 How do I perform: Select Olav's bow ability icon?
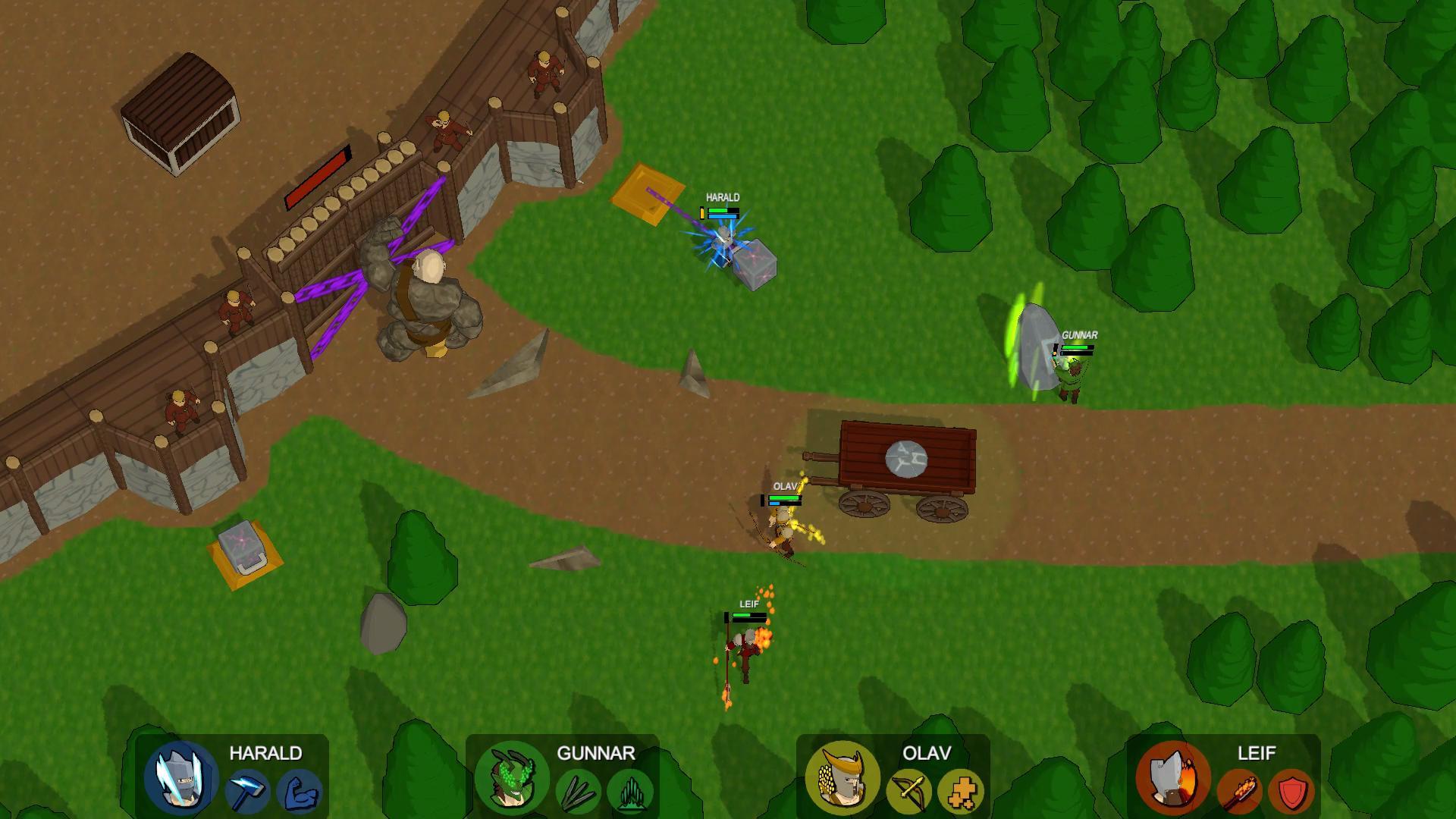pyautogui.click(x=910, y=789)
